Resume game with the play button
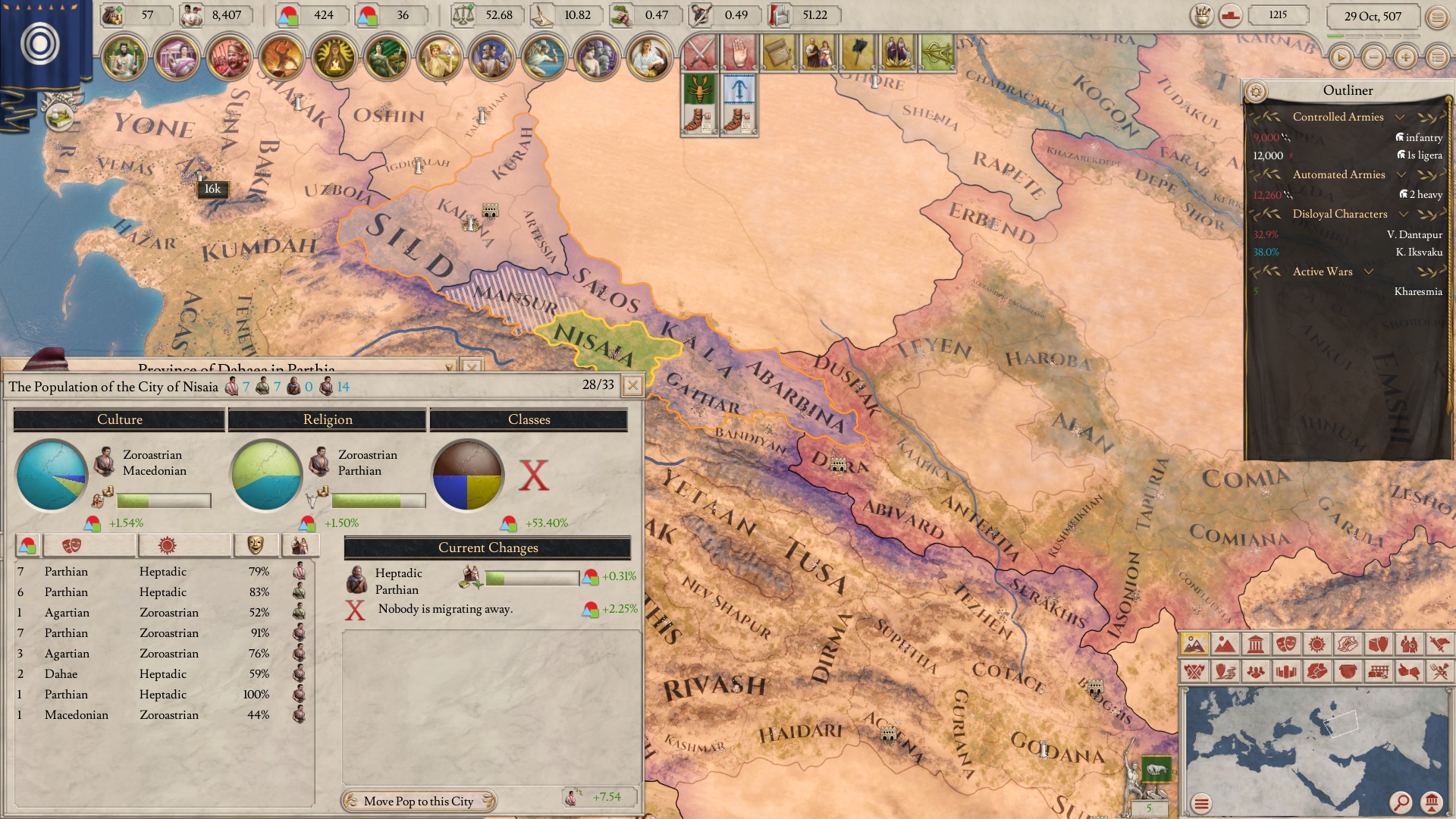1456x819 pixels. pos(1341,57)
